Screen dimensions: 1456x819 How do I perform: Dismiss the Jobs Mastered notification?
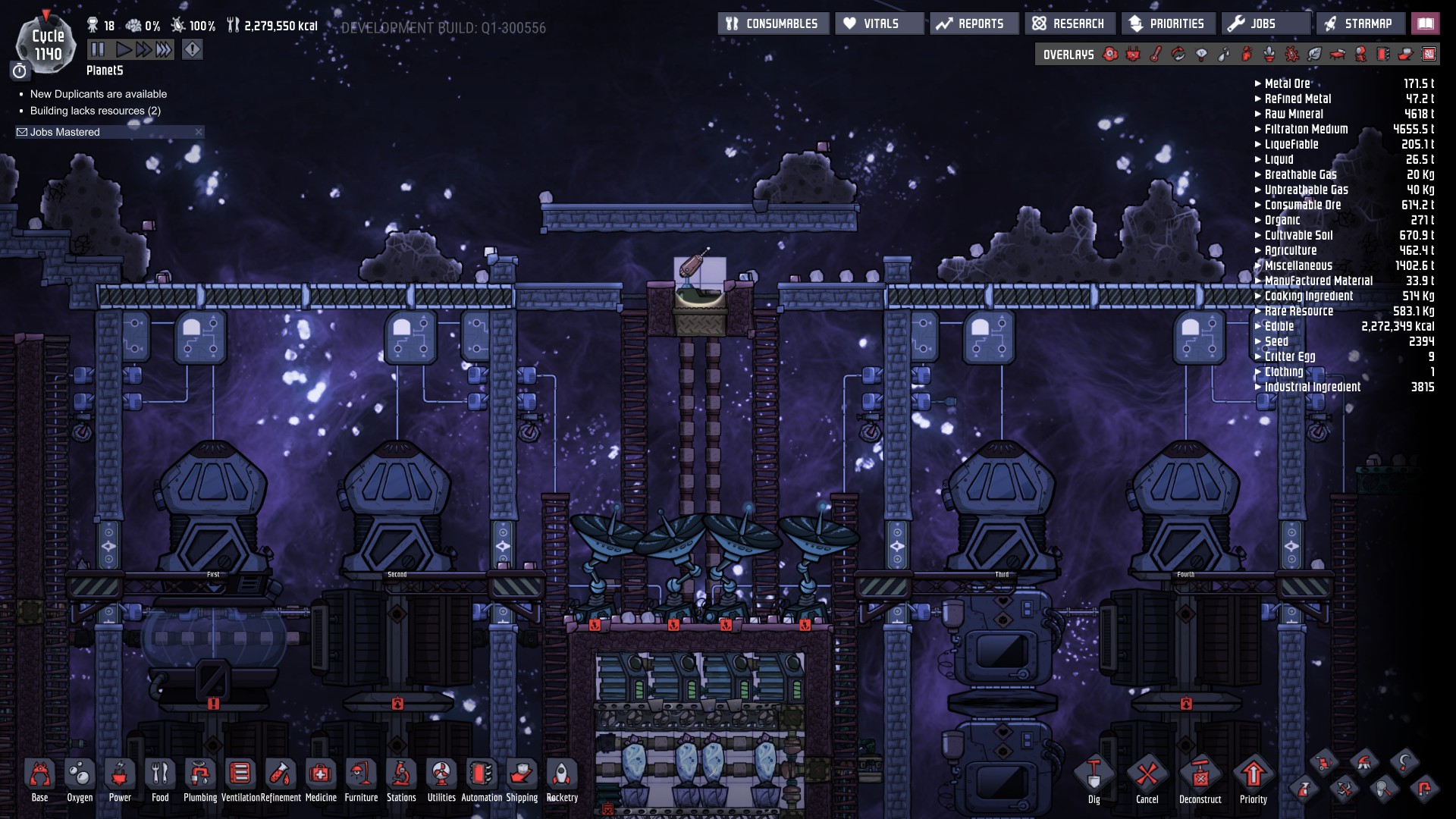point(199,132)
